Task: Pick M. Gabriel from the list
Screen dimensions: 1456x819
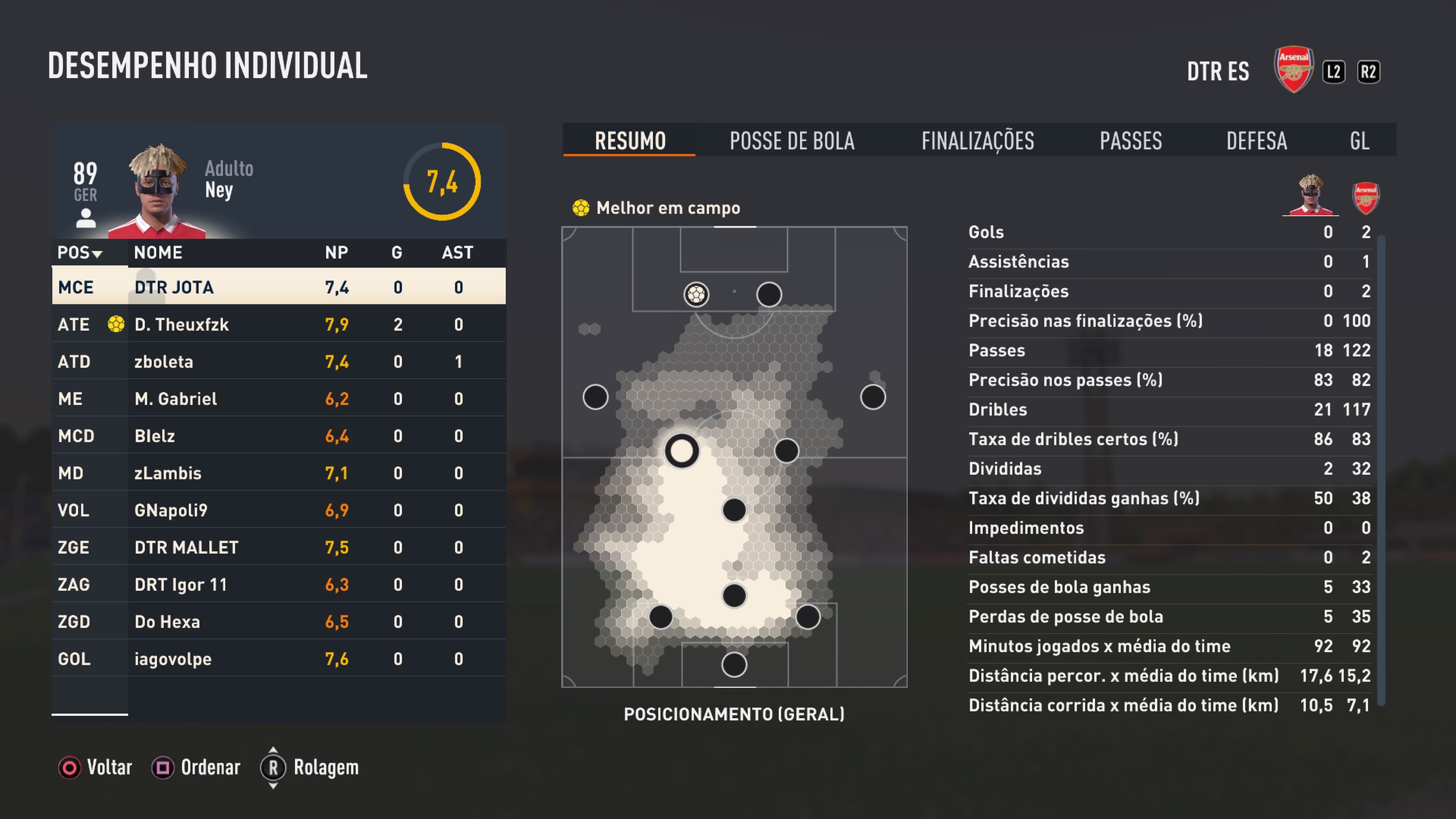Action: tap(279, 399)
